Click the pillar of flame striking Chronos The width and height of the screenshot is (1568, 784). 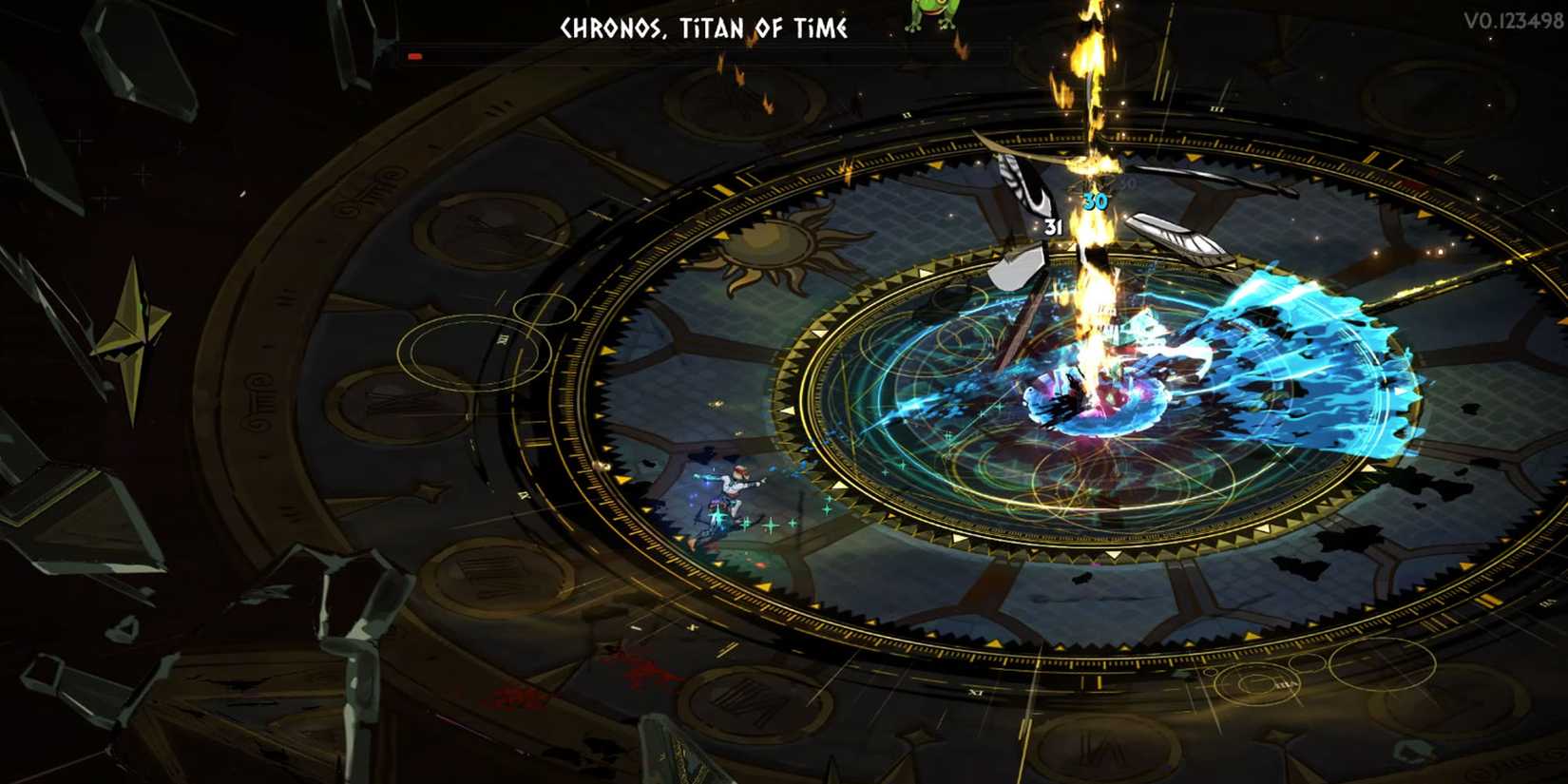coord(1093,143)
